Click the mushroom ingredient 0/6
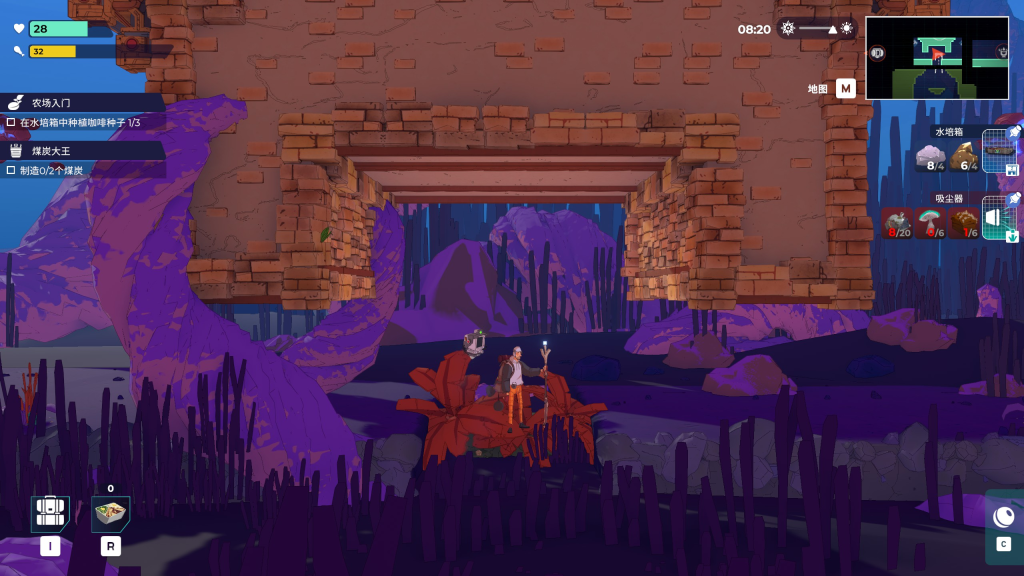This screenshot has width=1024, height=576. coord(930,223)
